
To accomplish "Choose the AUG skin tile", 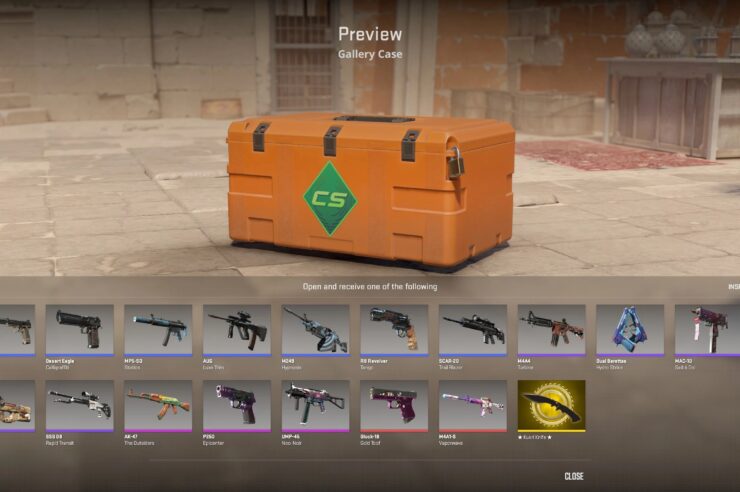I will pyautogui.click(x=236, y=330).
